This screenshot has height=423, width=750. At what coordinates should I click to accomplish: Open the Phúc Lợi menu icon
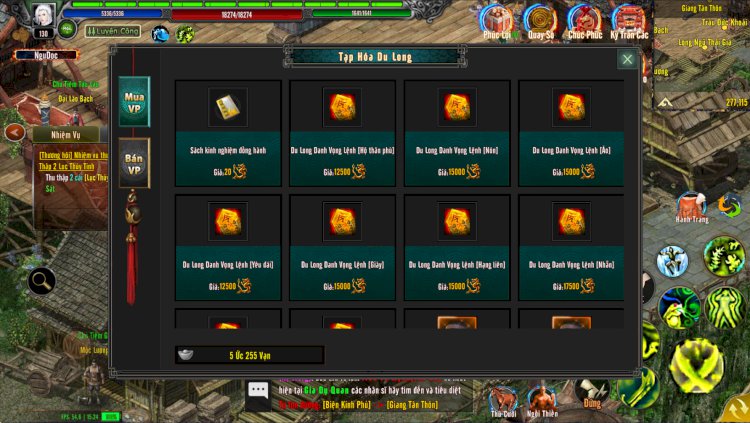point(496,20)
